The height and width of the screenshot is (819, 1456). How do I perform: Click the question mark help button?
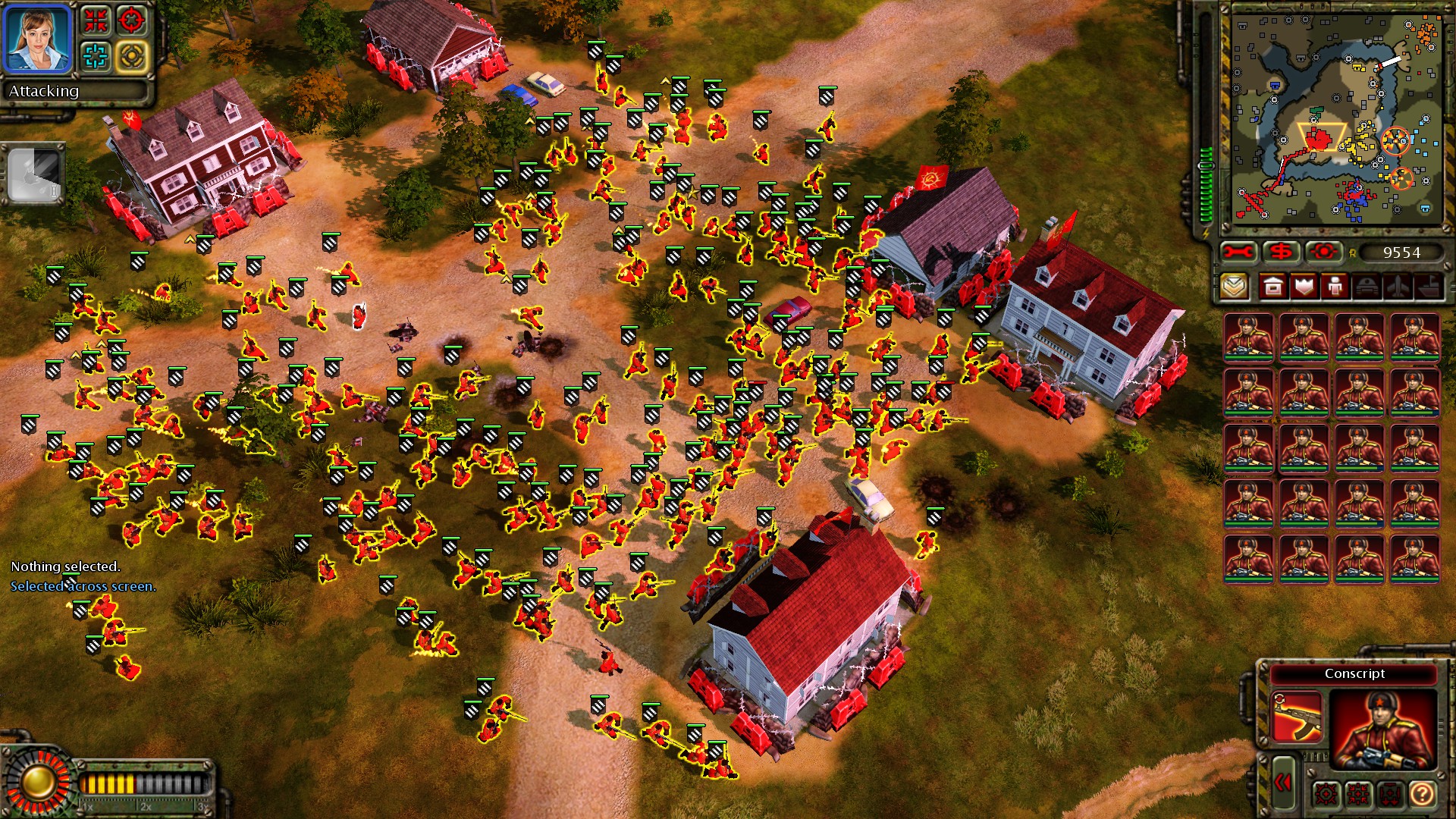pyautogui.click(x=1422, y=794)
